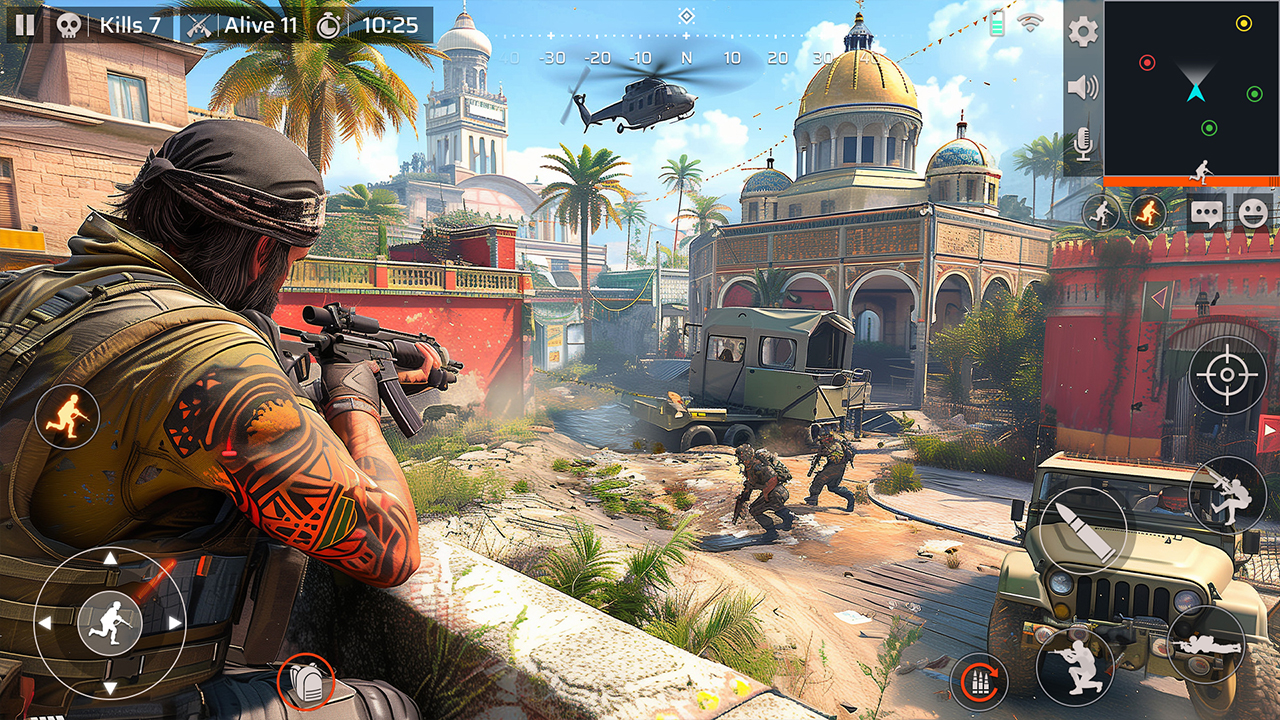This screenshot has height=720, width=1280.
Task: Open the backpack inventory
Action: [x=305, y=682]
